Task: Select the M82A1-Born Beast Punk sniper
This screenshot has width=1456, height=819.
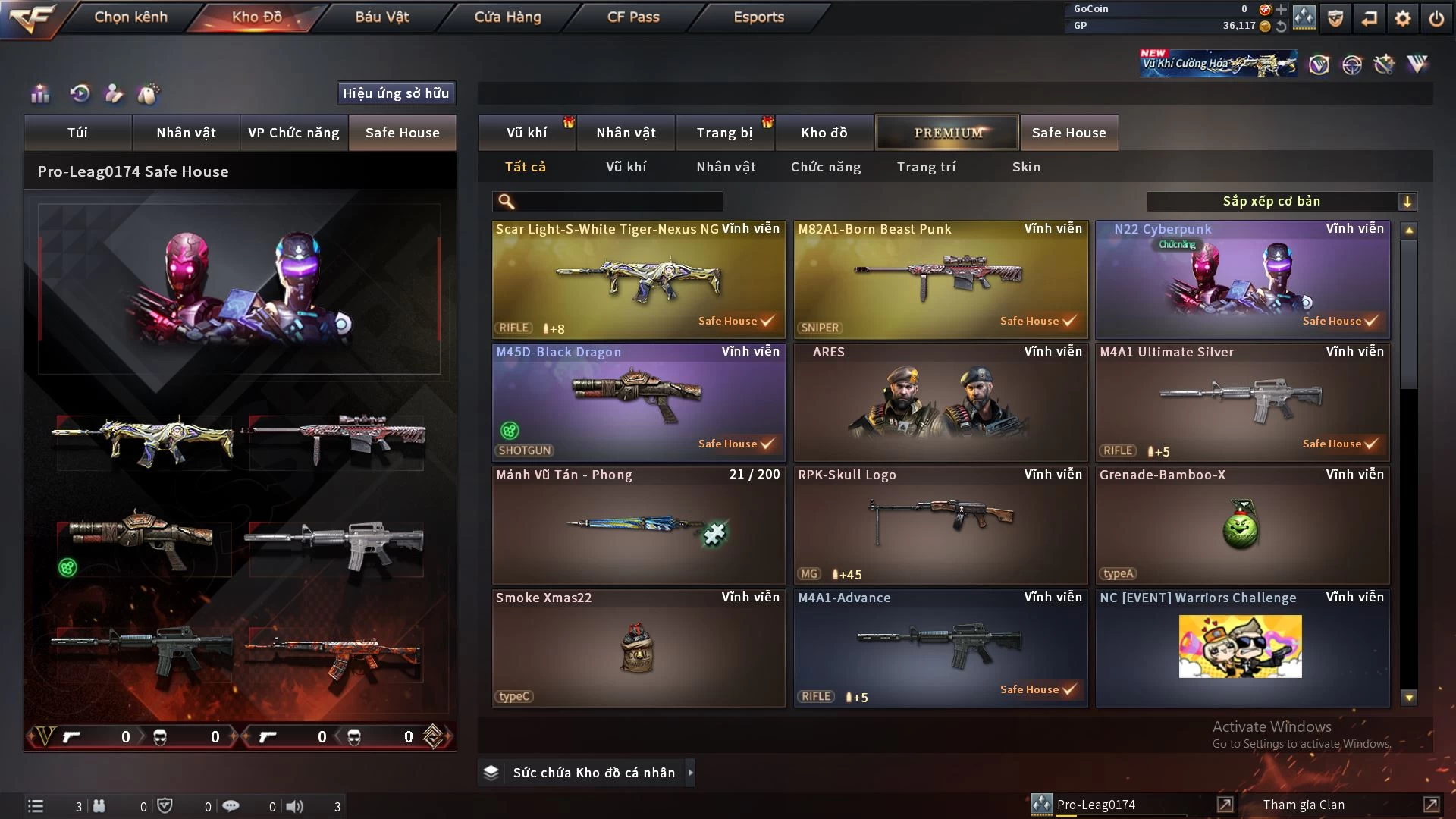Action: [x=940, y=279]
